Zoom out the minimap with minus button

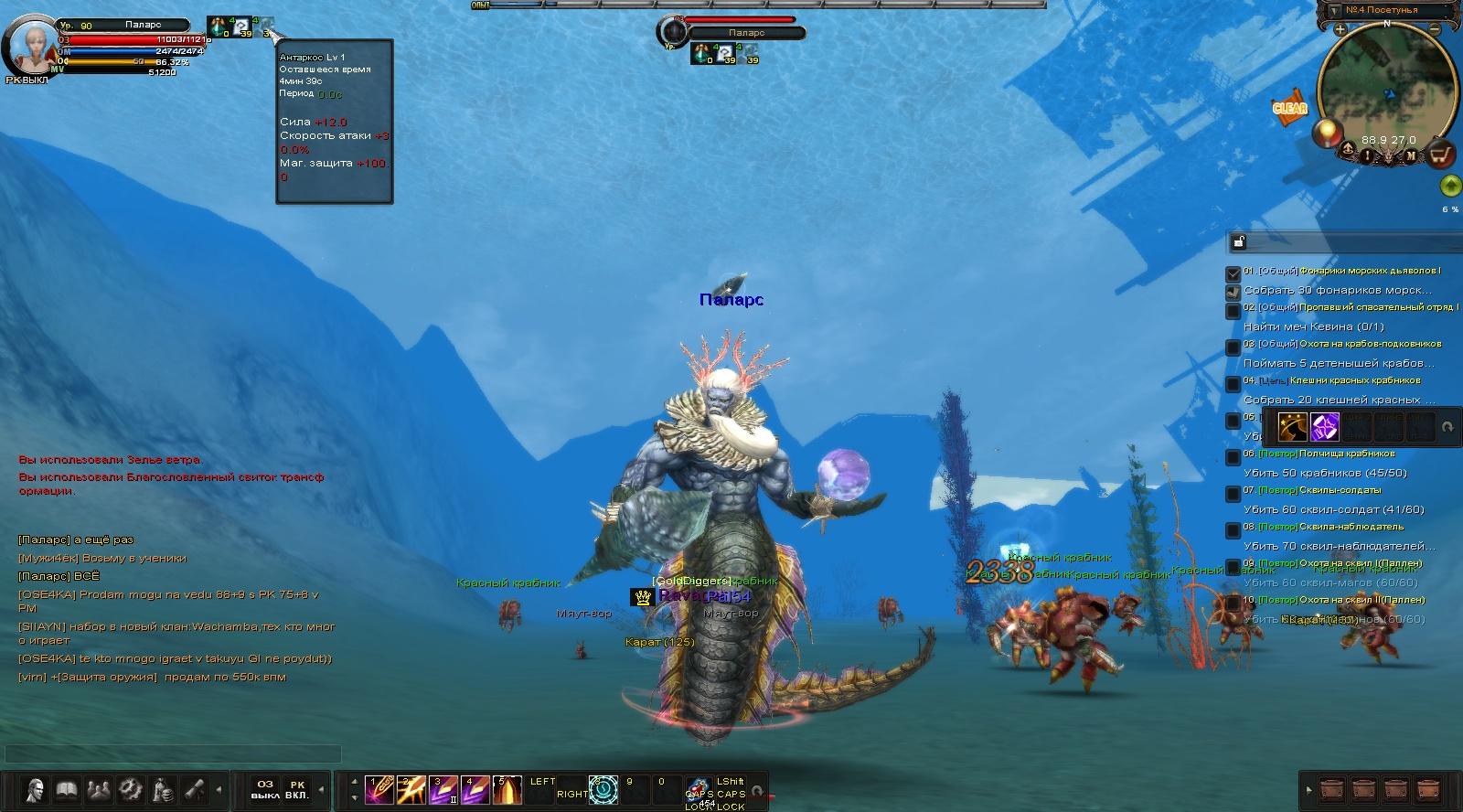pyautogui.click(x=1435, y=29)
